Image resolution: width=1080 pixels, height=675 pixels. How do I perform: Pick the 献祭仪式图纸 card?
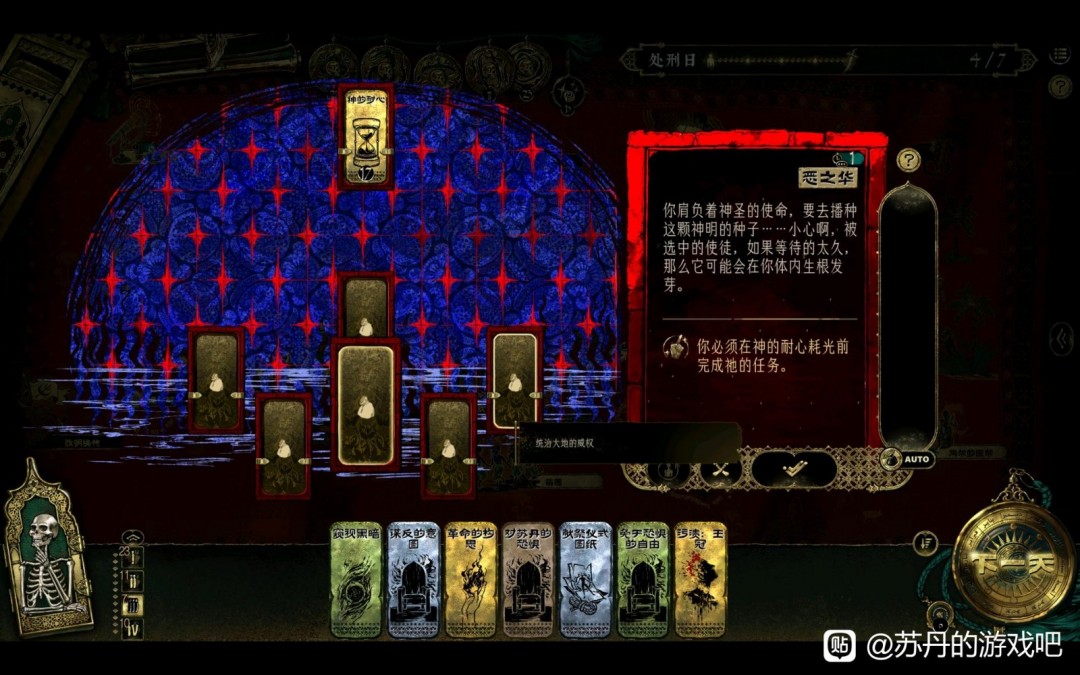tap(585, 580)
